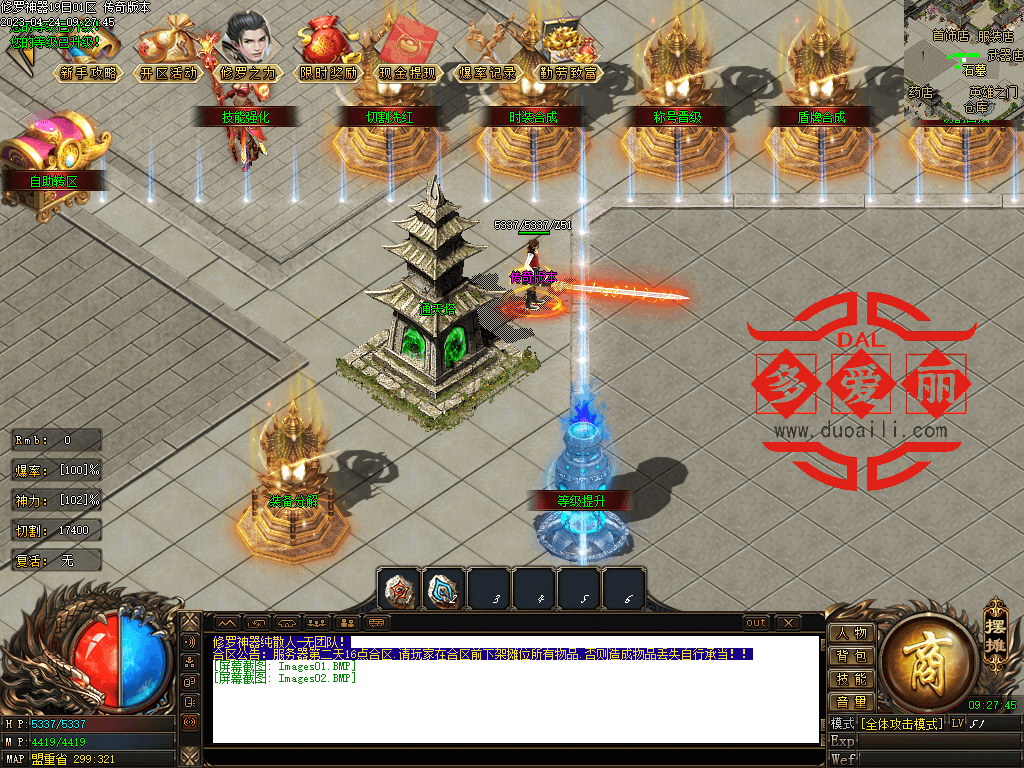The width and height of the screenshot is (1024, 768).
Task: Use the blue swirl item in slot two
Action: [443, 589]
